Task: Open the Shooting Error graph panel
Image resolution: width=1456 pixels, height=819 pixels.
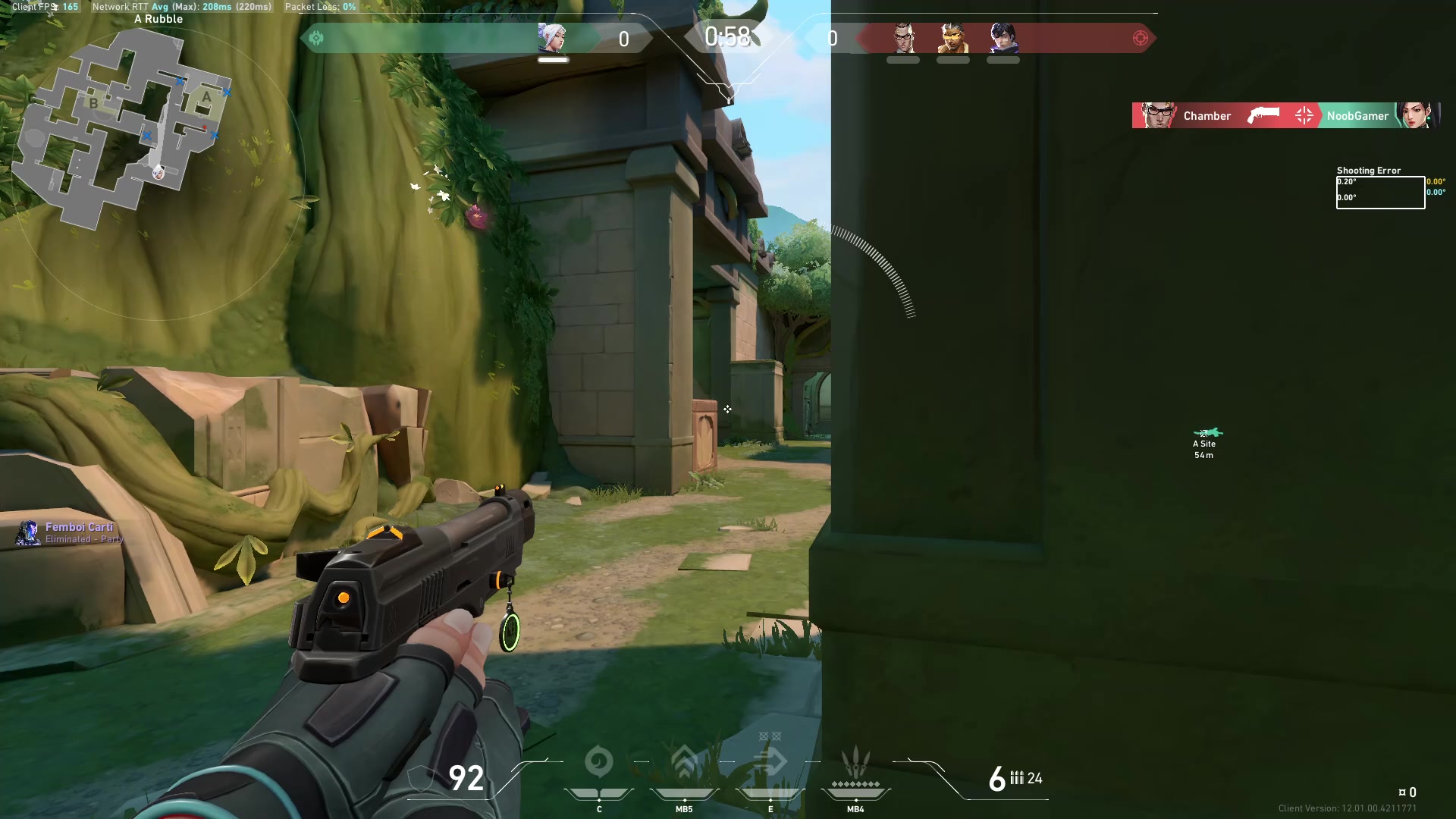Action: point(1380,192)
